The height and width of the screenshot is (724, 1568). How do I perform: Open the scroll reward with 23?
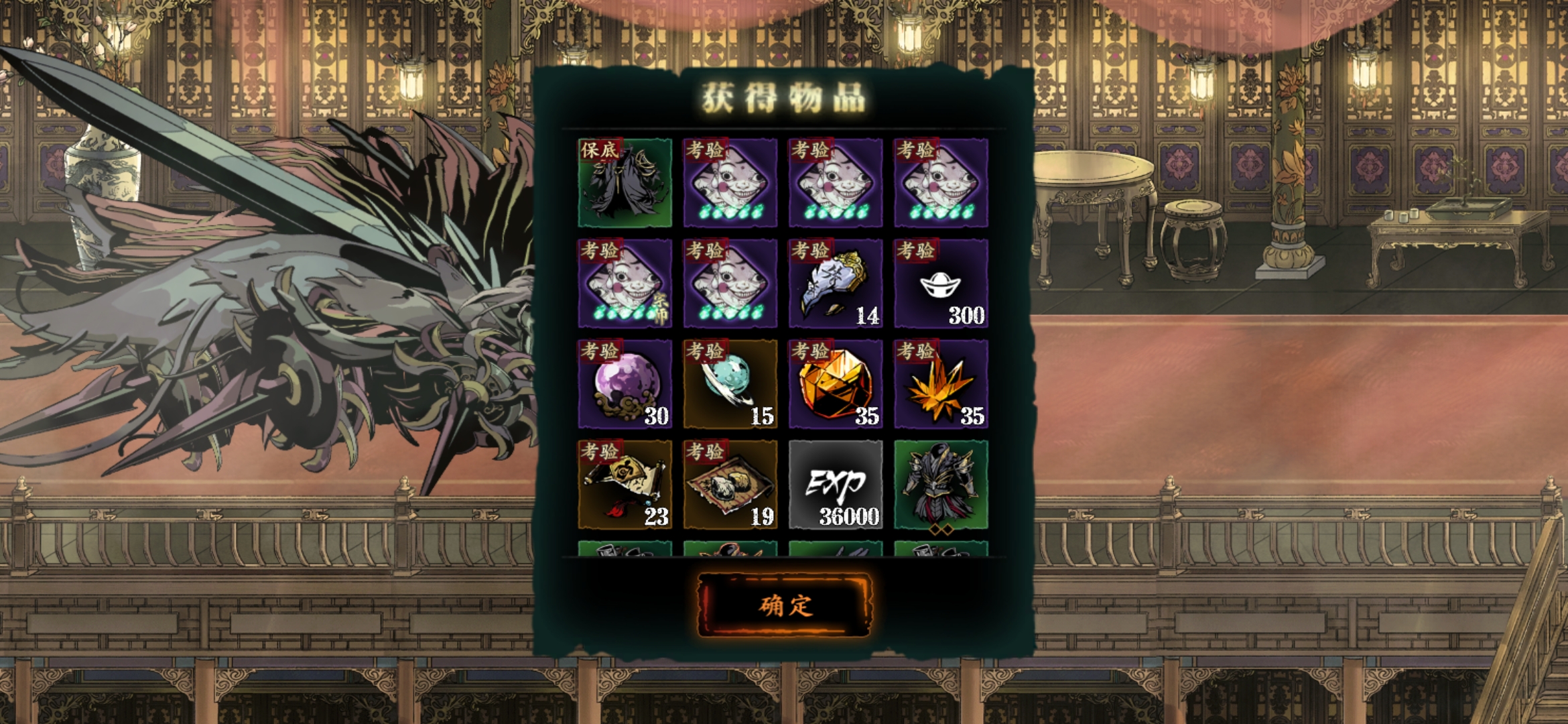pos(625,485)
